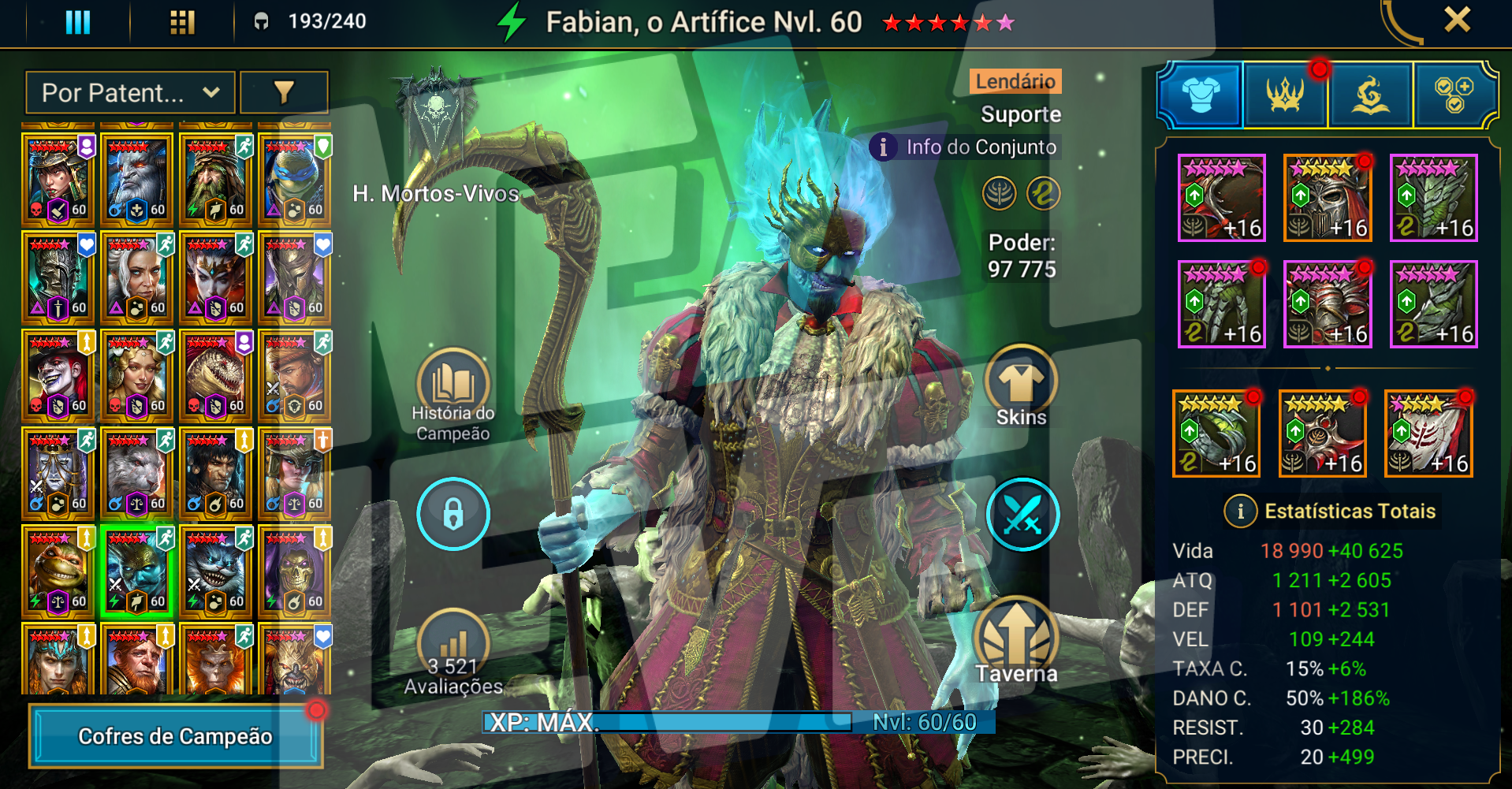Viewport: 1512px width, 789px height.
Task: Switch to vertical bars list view
Action: [x=77, y=21]
